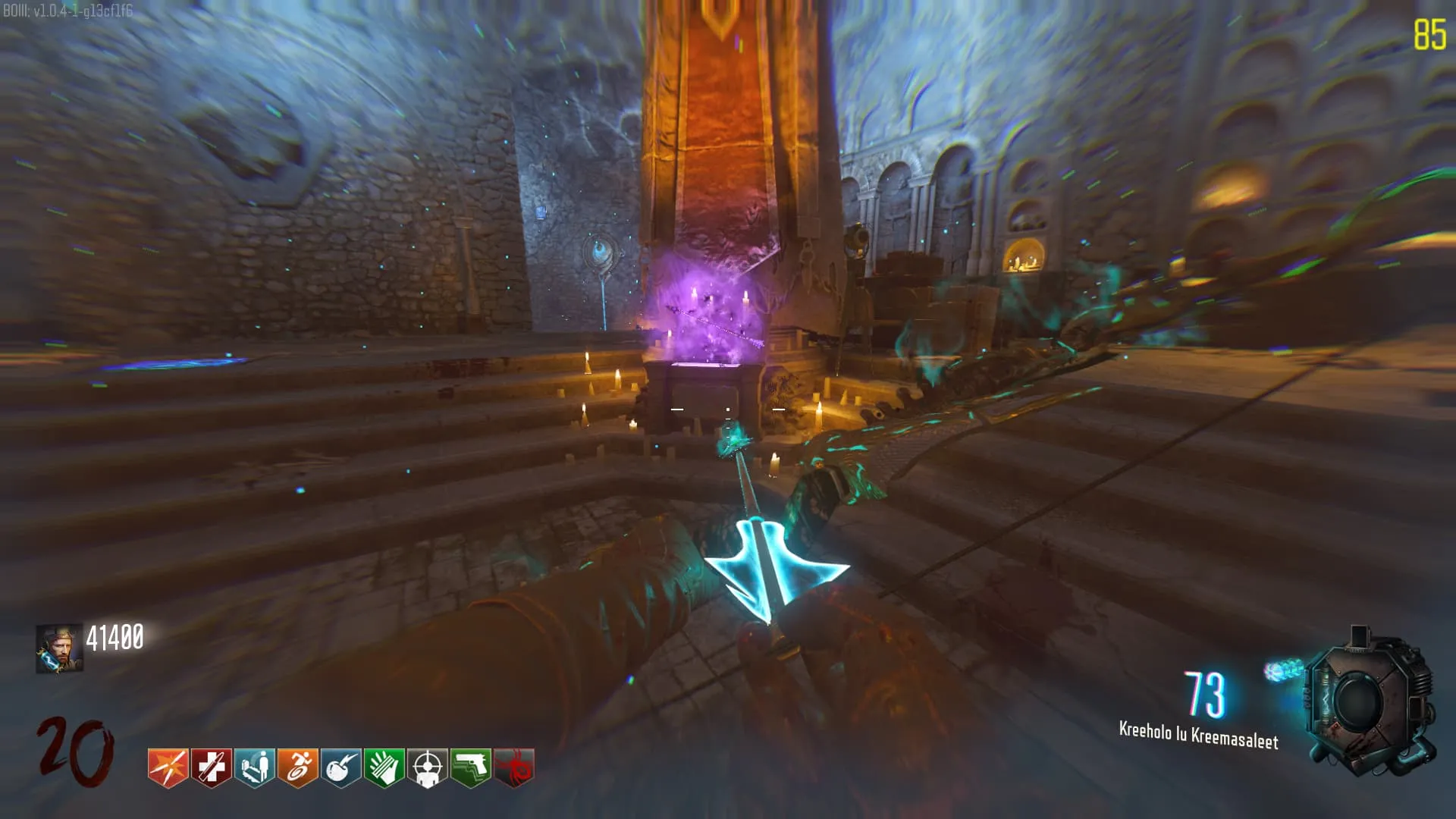Select the Quick Revive perk icon
Image resolution: width=1456 pixels, height=819 pixels.
pos(254,767)
